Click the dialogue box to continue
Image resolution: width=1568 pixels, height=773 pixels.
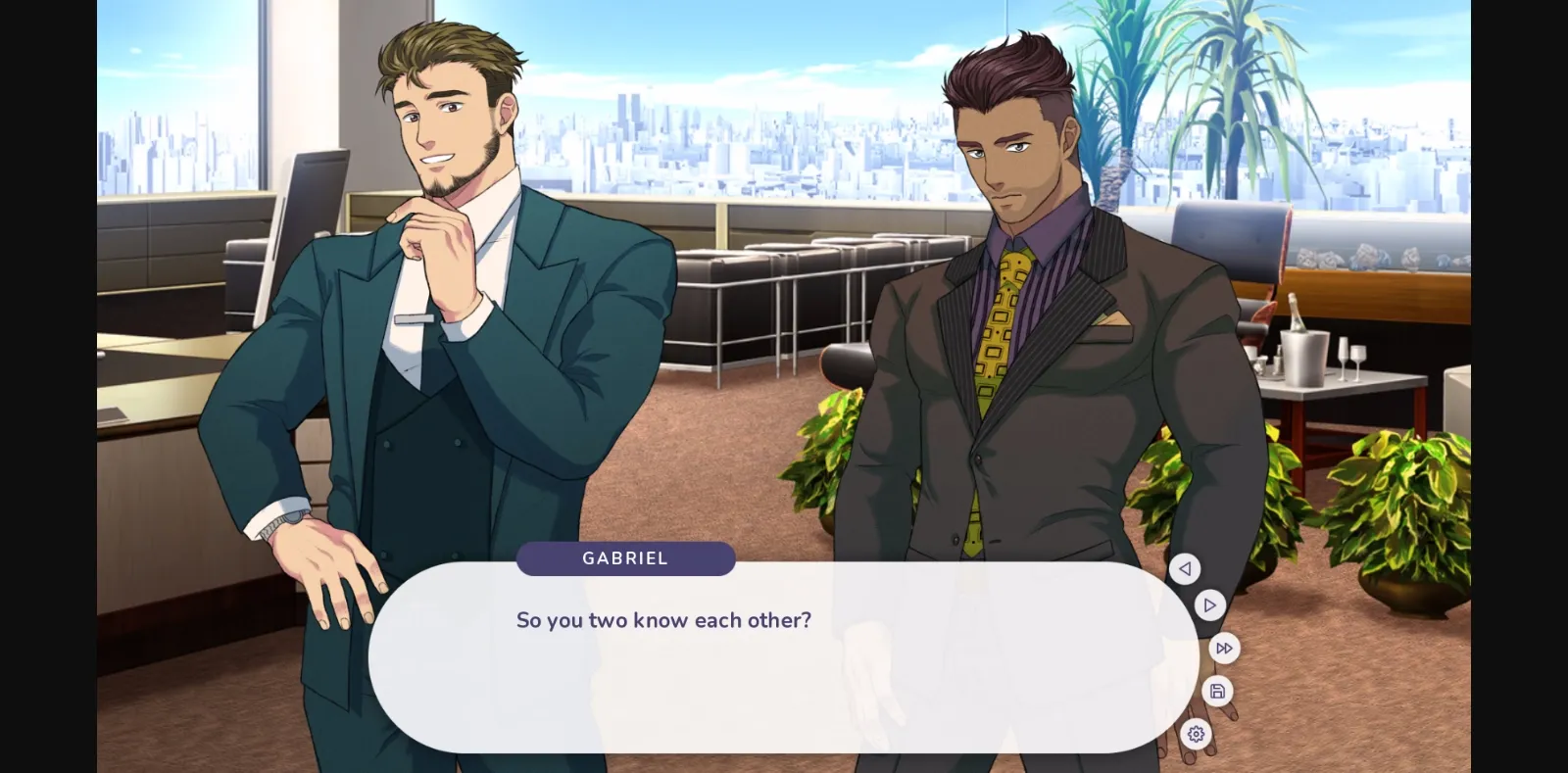tap(774, 656)
